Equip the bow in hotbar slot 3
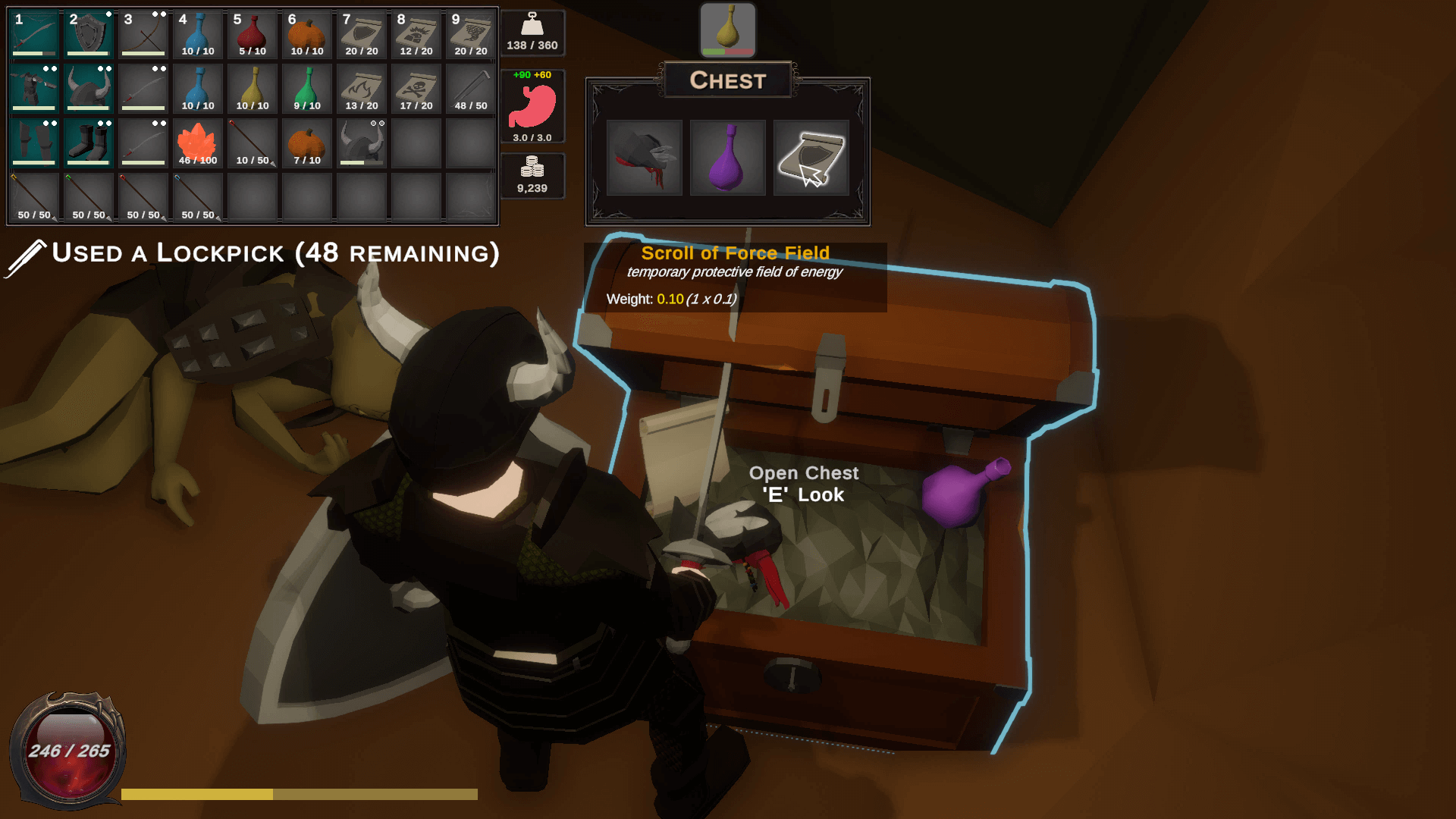Screen dimensions: 1456x819 click(x=143, y=34)
